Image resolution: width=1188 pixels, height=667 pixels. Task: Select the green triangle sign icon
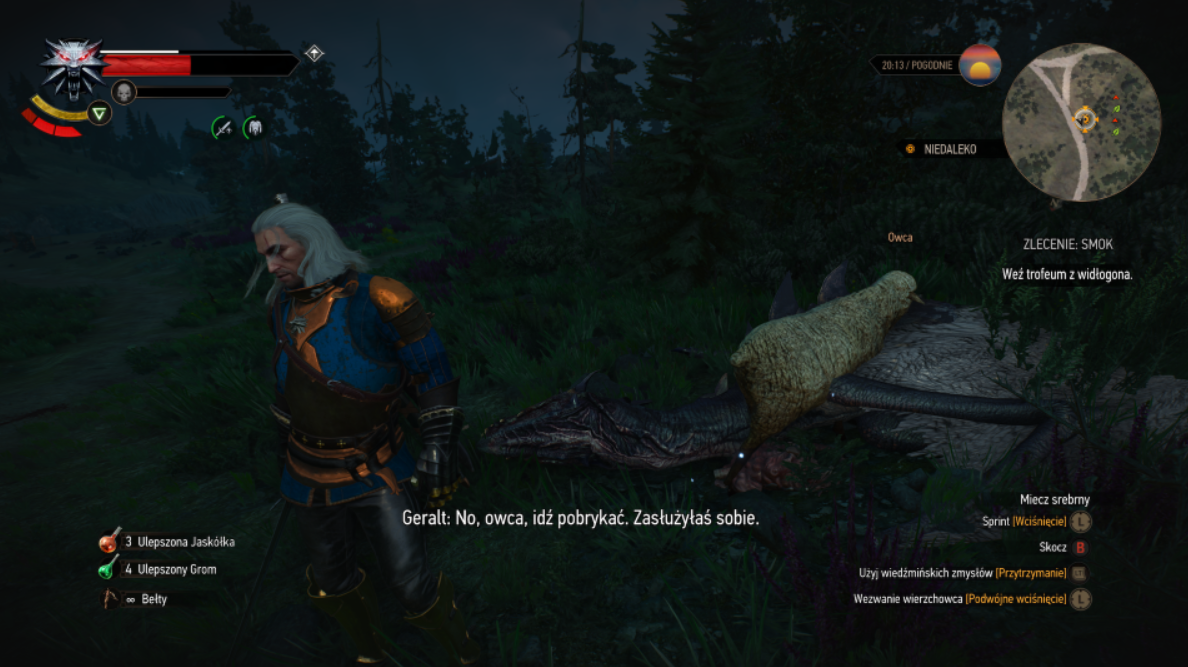99,113
